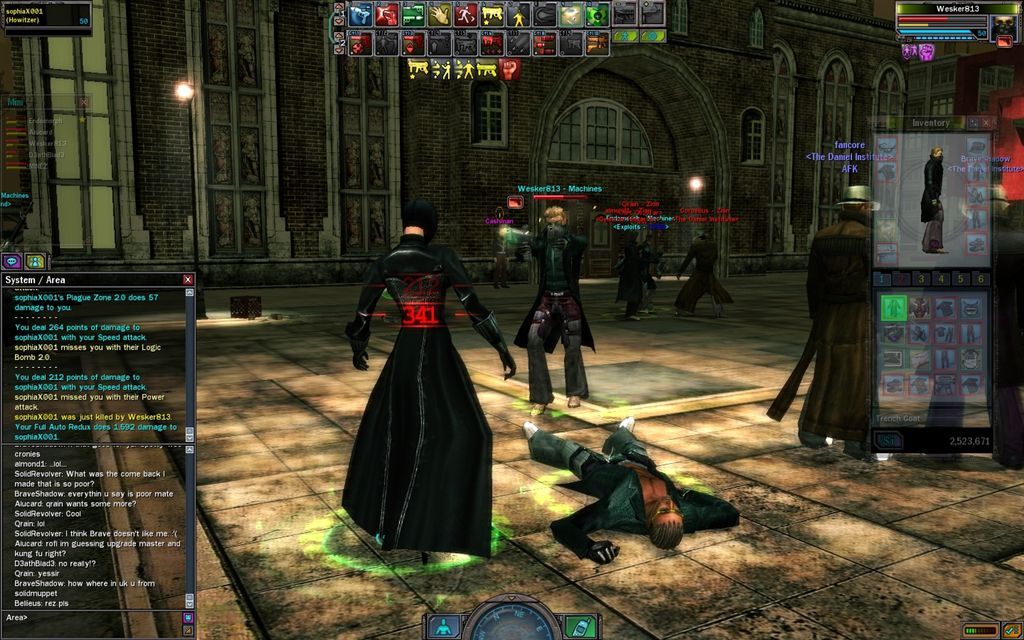
Task: Select Wesker813 in the team list
Action: coord(47,143)
